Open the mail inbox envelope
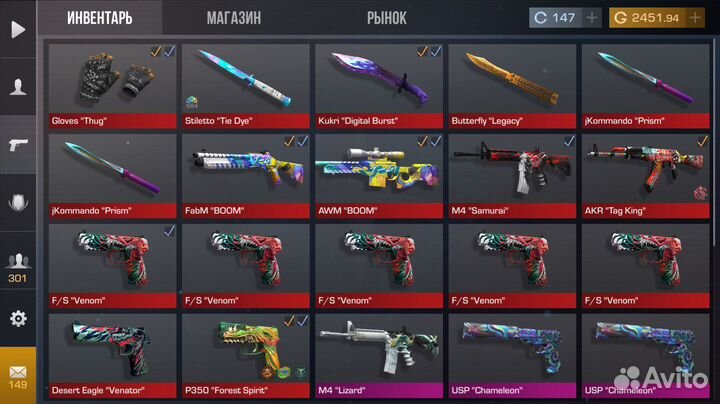This screenshot has width=720, height=404. click(x=18, y=375)
